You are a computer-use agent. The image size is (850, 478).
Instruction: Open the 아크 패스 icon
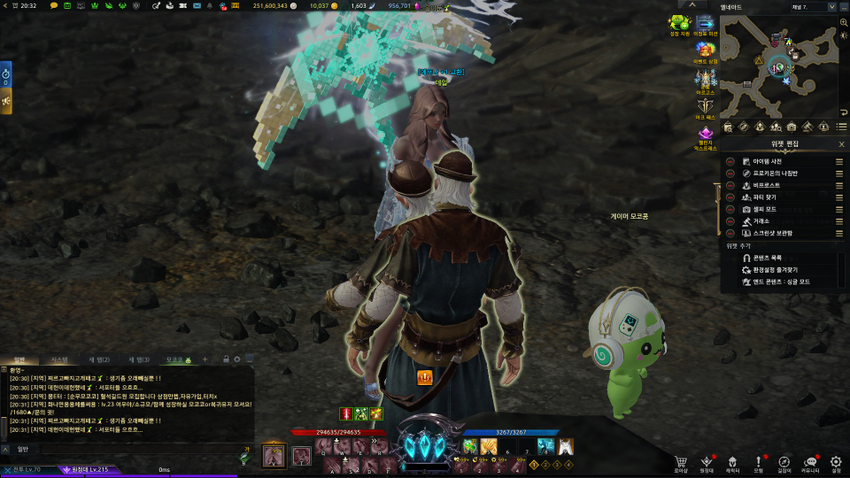[x=706, y=106]
